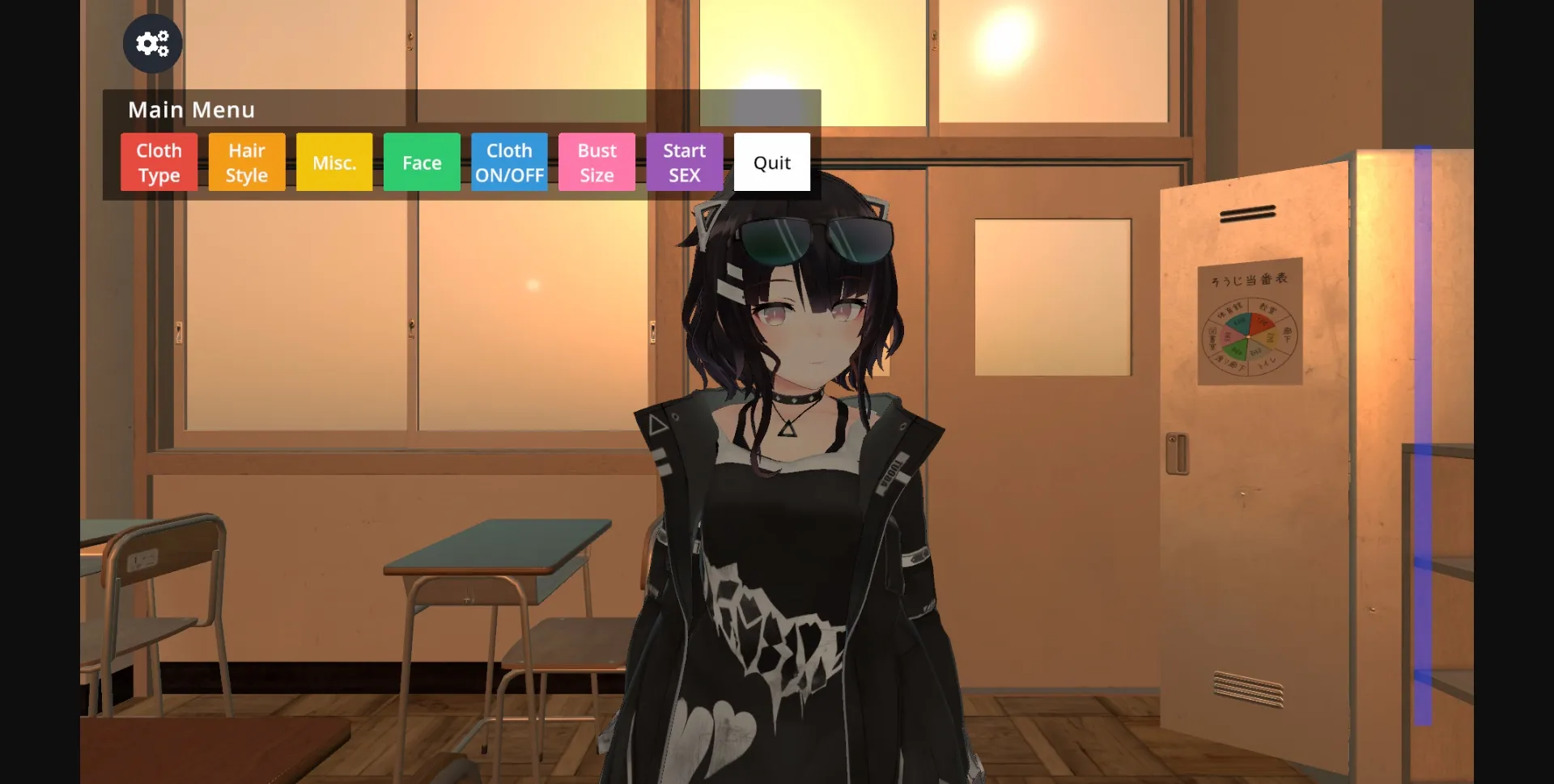Open the Bust Size adjustment
This screenshot has height=784, width=1554.
click(x=597, y=162)
